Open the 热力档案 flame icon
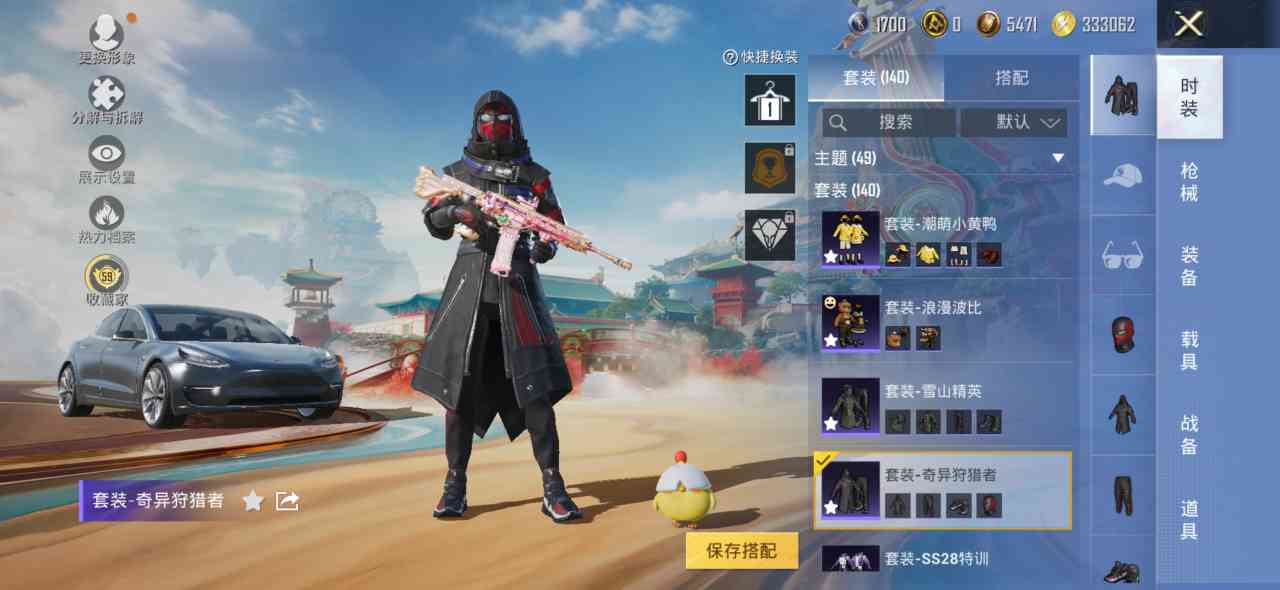The width and height of the screenshot is (1280, 590). [x=107, y=217]
